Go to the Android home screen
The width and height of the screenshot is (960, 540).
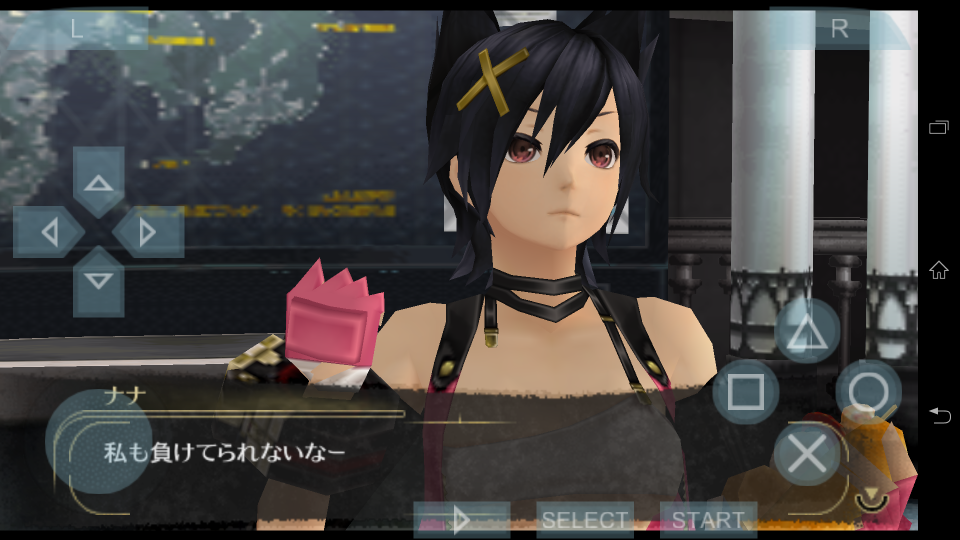[x=939, y=270]
